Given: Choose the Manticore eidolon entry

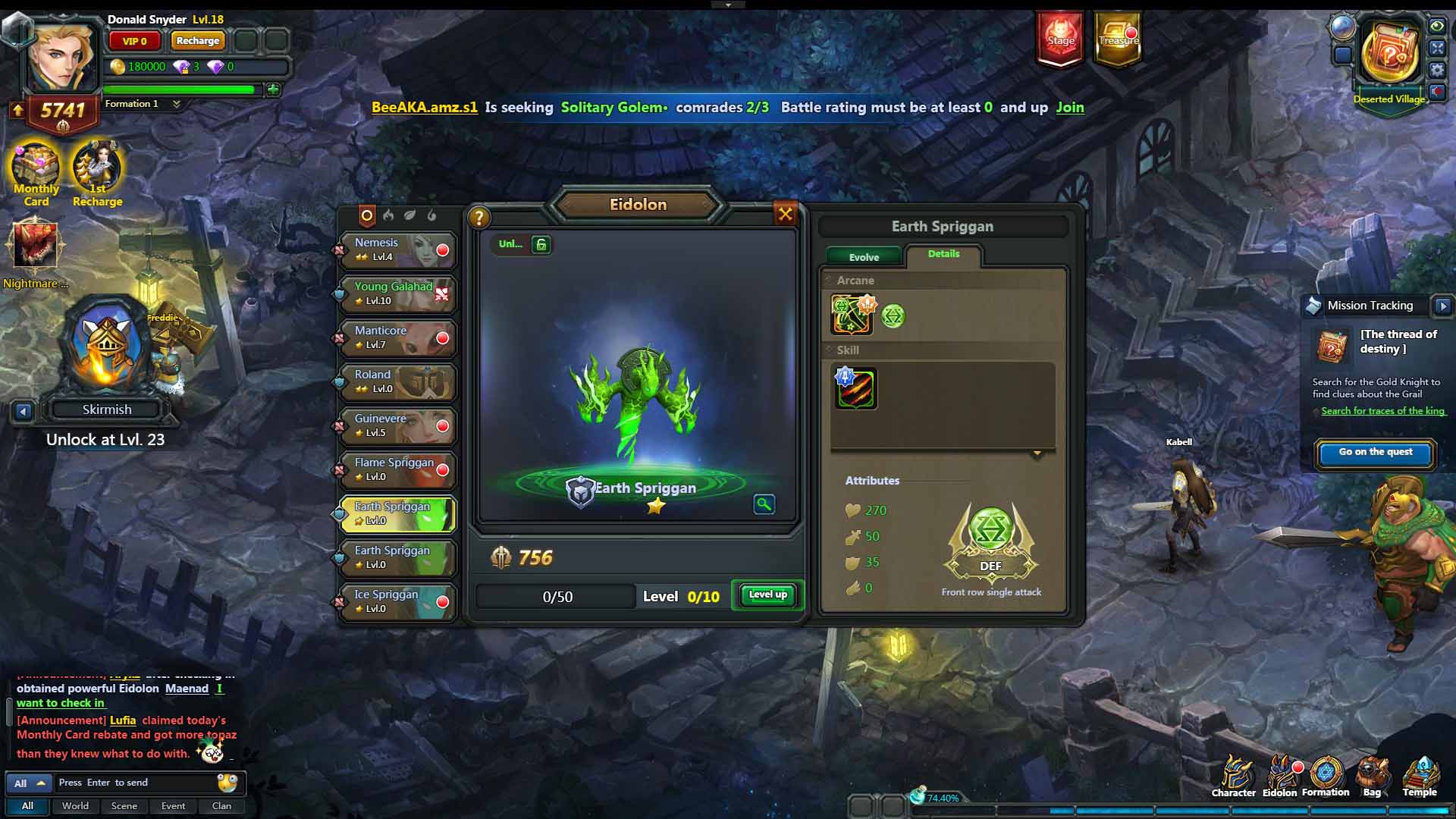Looking at the screenshot, I should click(x=397, y=338).
